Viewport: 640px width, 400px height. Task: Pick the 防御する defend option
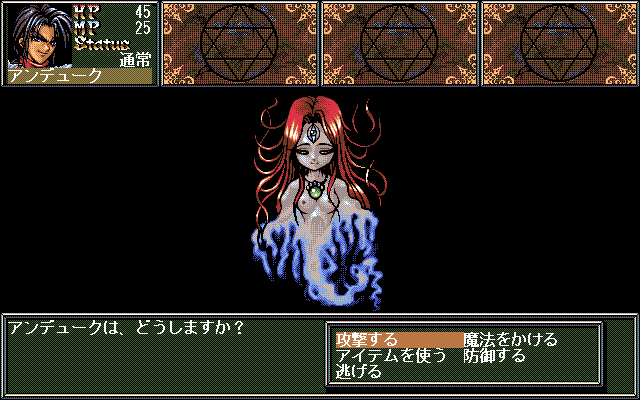point(494,356)
